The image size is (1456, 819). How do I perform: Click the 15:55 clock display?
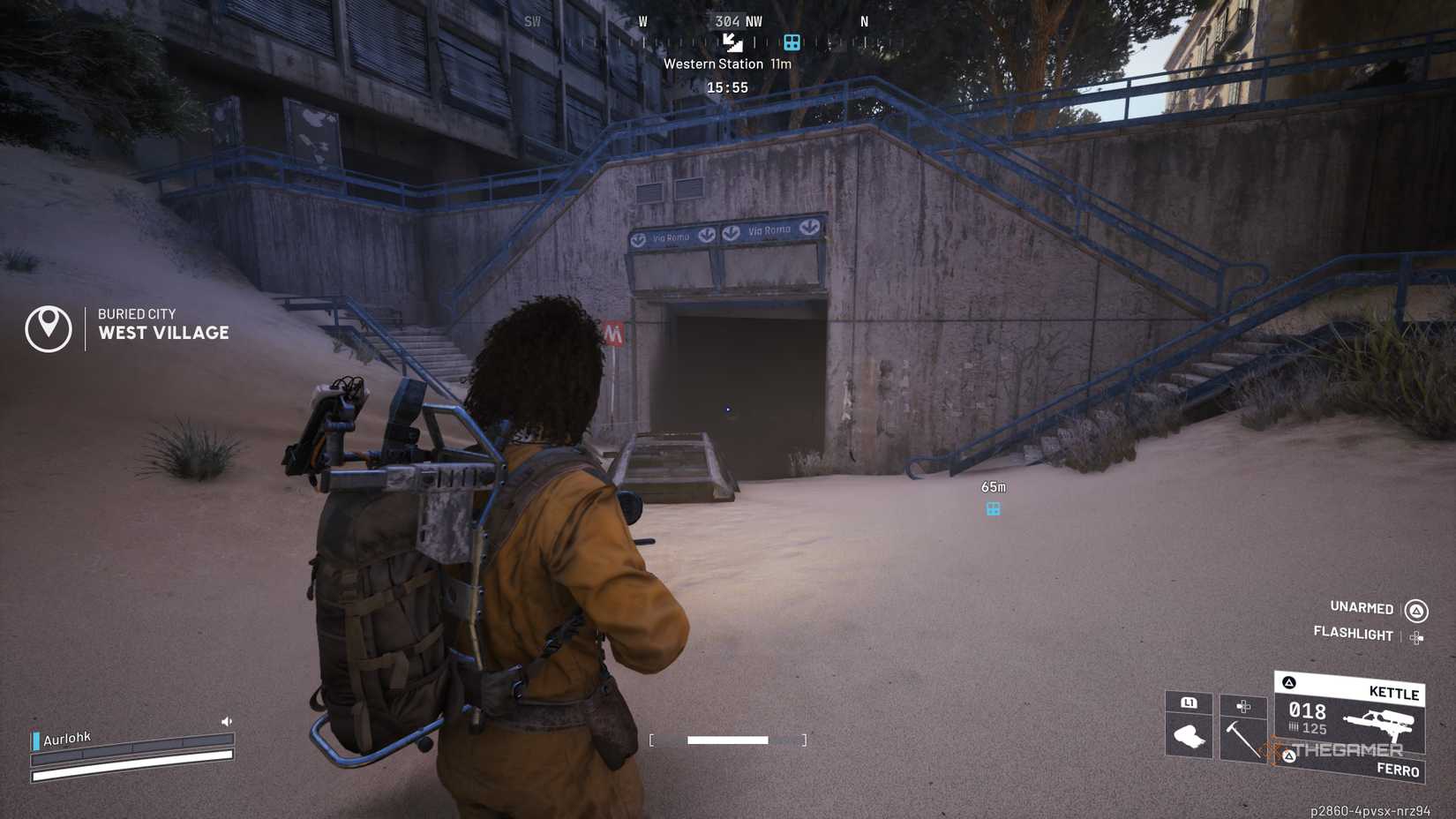(x=728, y=86)
